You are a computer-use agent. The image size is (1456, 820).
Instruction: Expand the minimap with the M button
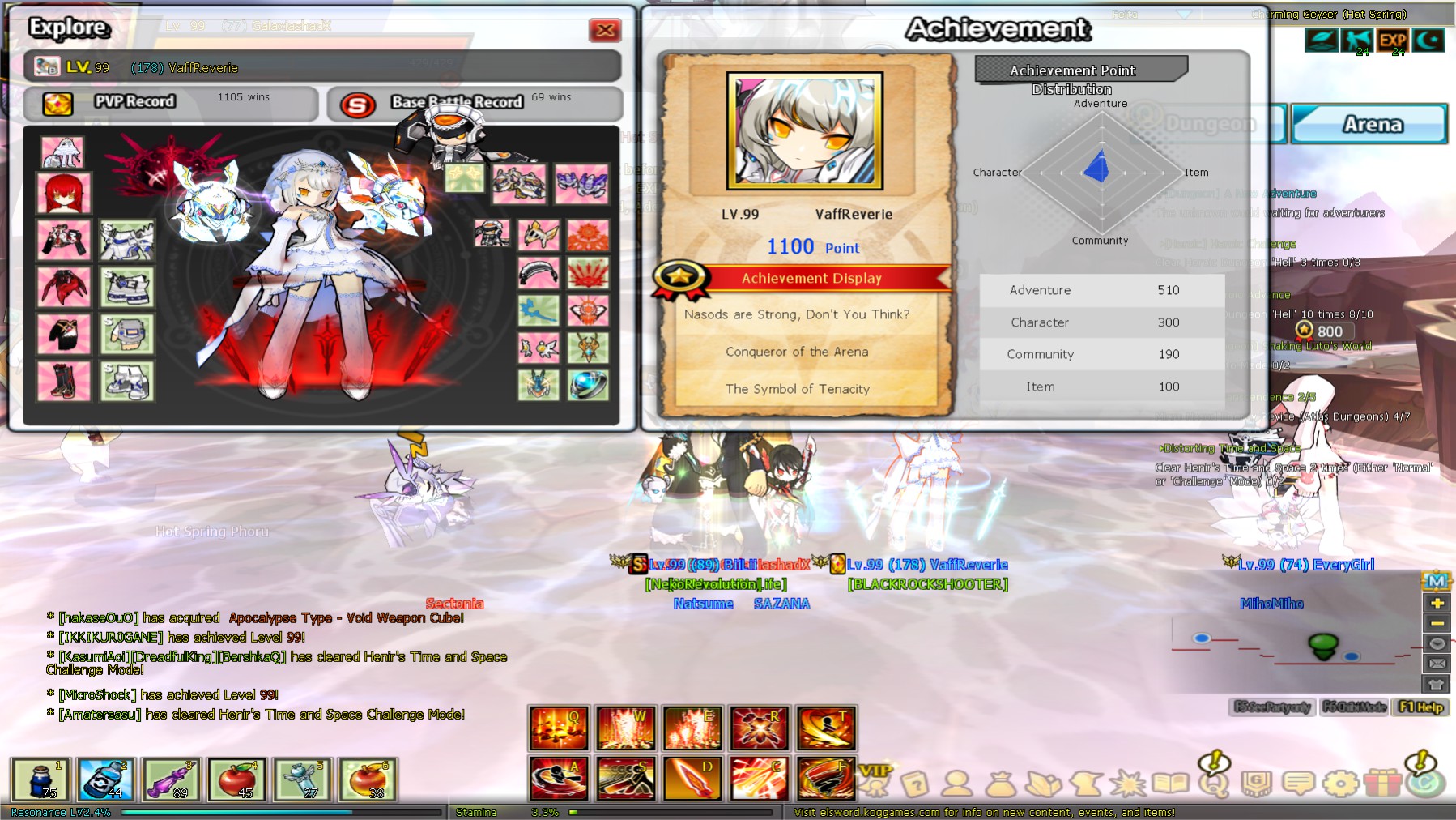click(1437, 580)
